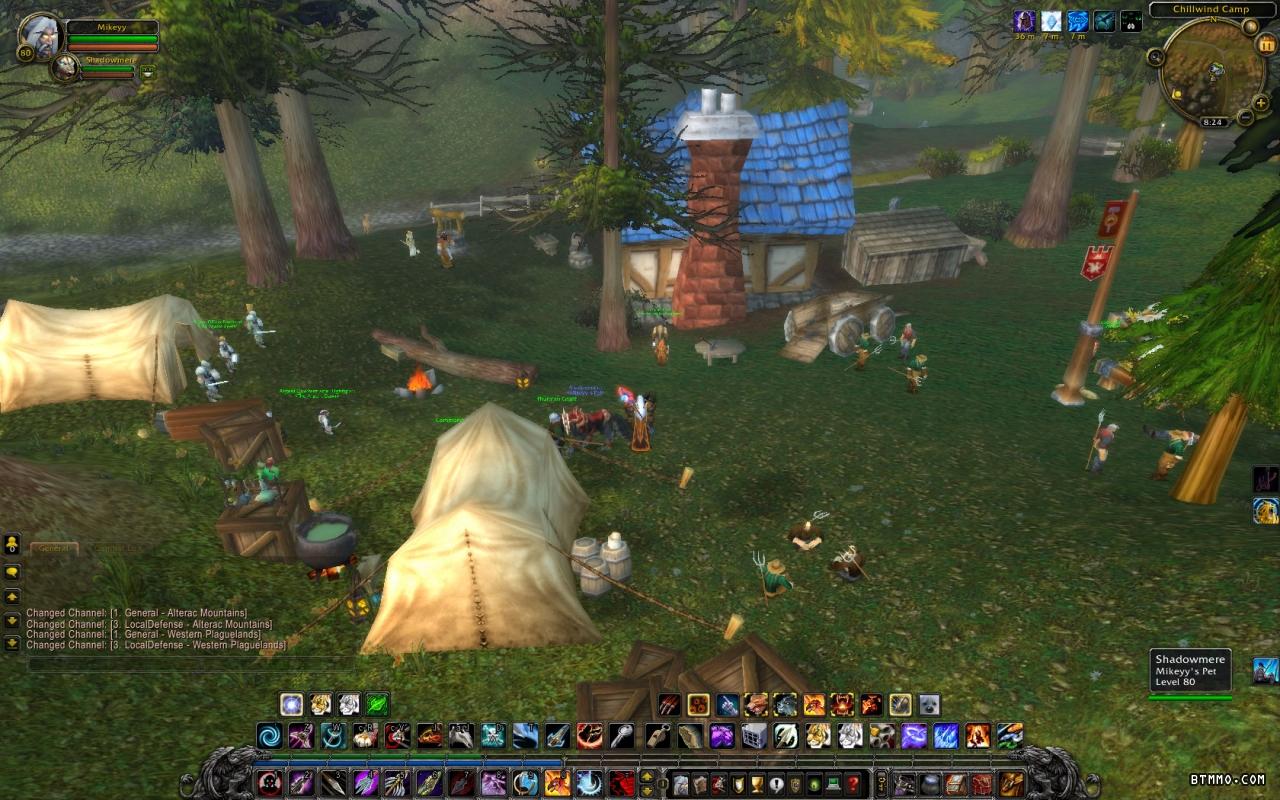The width and height of the screenshot is (1280, 800).
Task: Use the pet bar red claw attack
Action: 669,705
